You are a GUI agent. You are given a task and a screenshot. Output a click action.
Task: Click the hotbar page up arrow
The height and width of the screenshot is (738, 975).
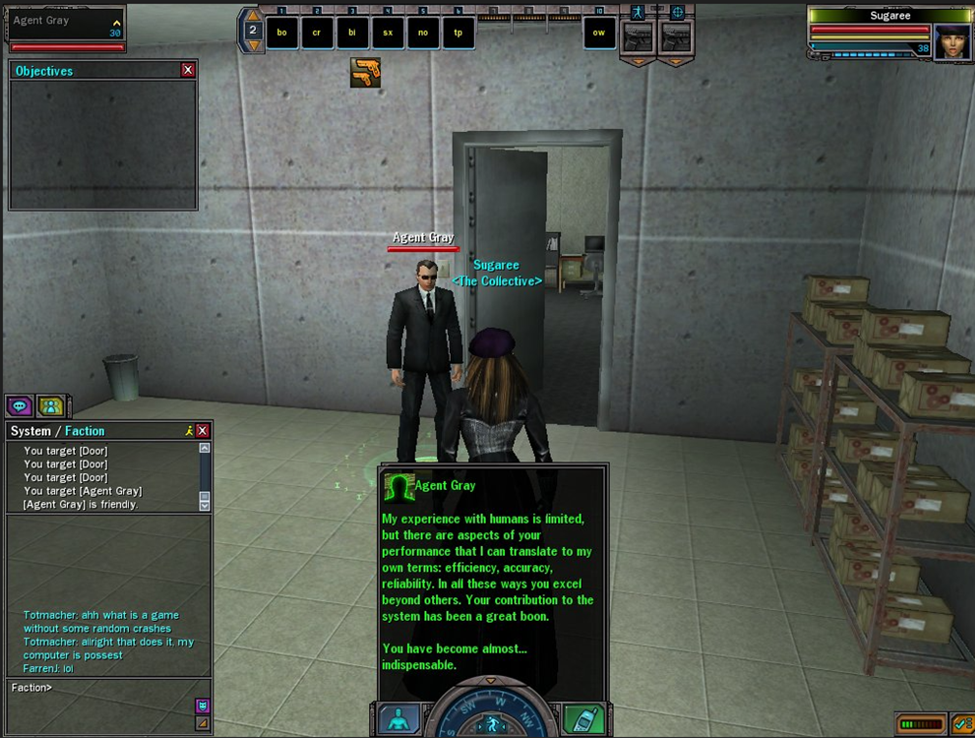point(253,16)
